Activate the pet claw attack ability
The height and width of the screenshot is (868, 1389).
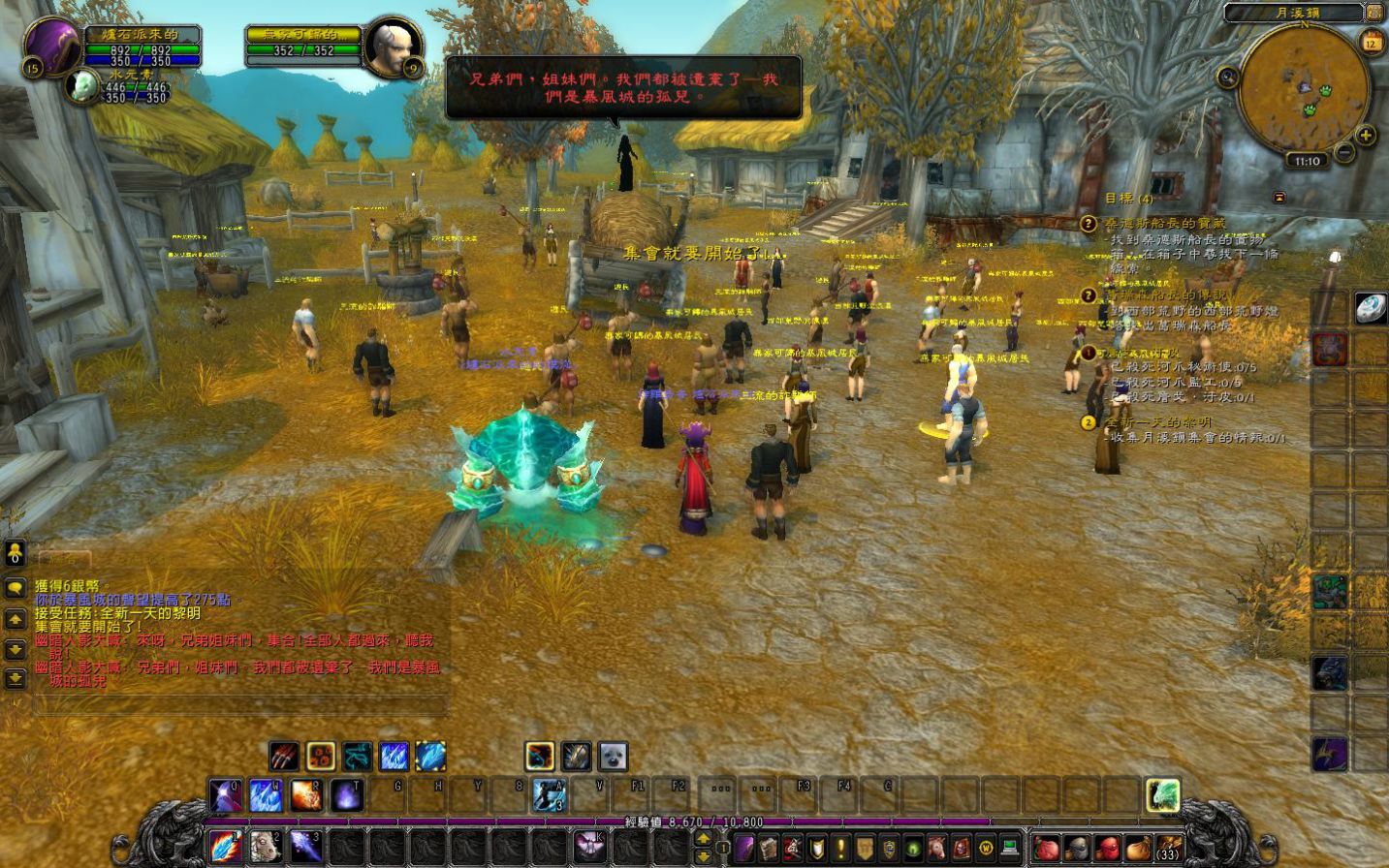coord(284,756)
